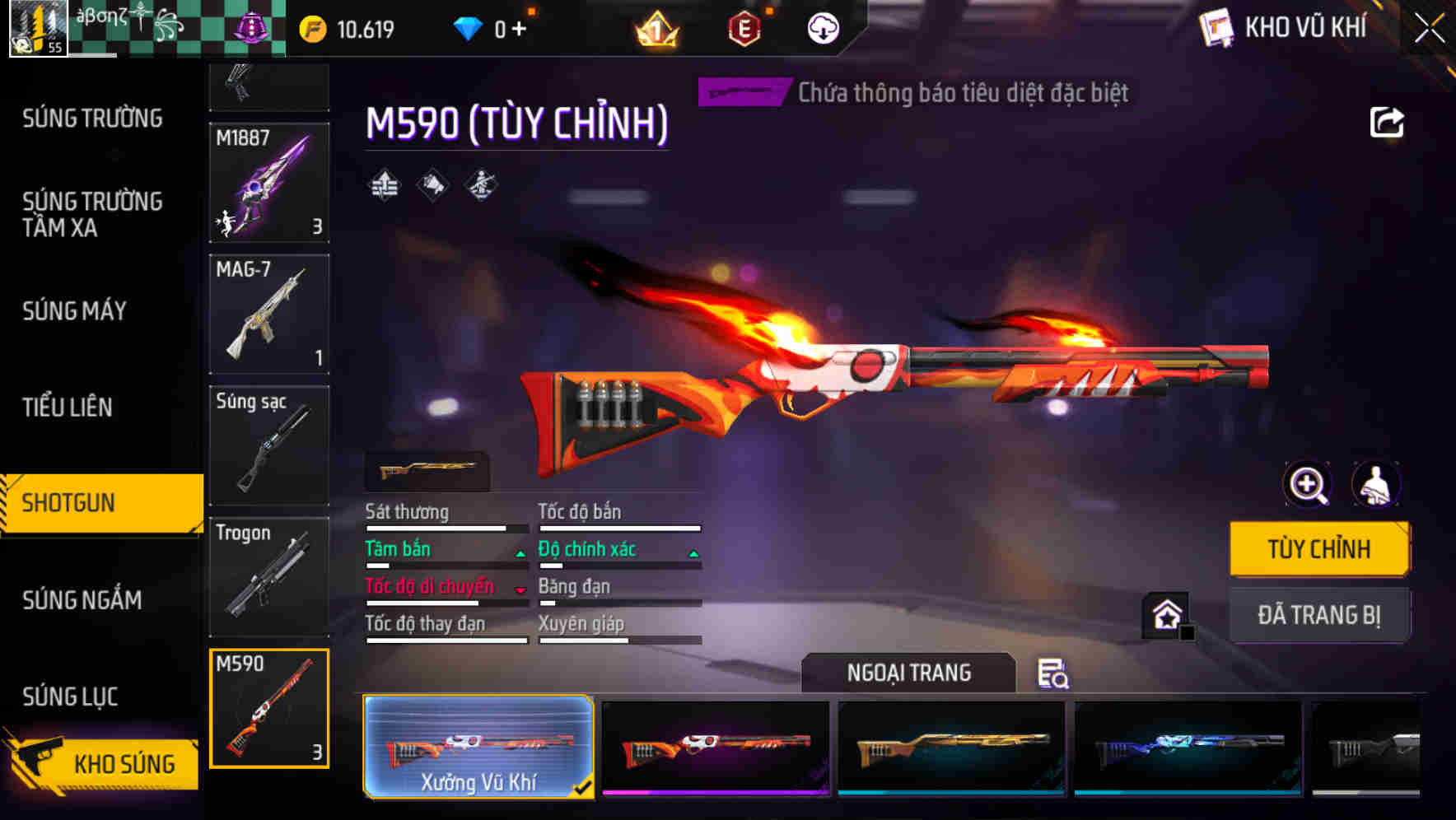Click the green up arrow beside Tầm bắn
The image size is (1456, 820).
click(520, 553)
